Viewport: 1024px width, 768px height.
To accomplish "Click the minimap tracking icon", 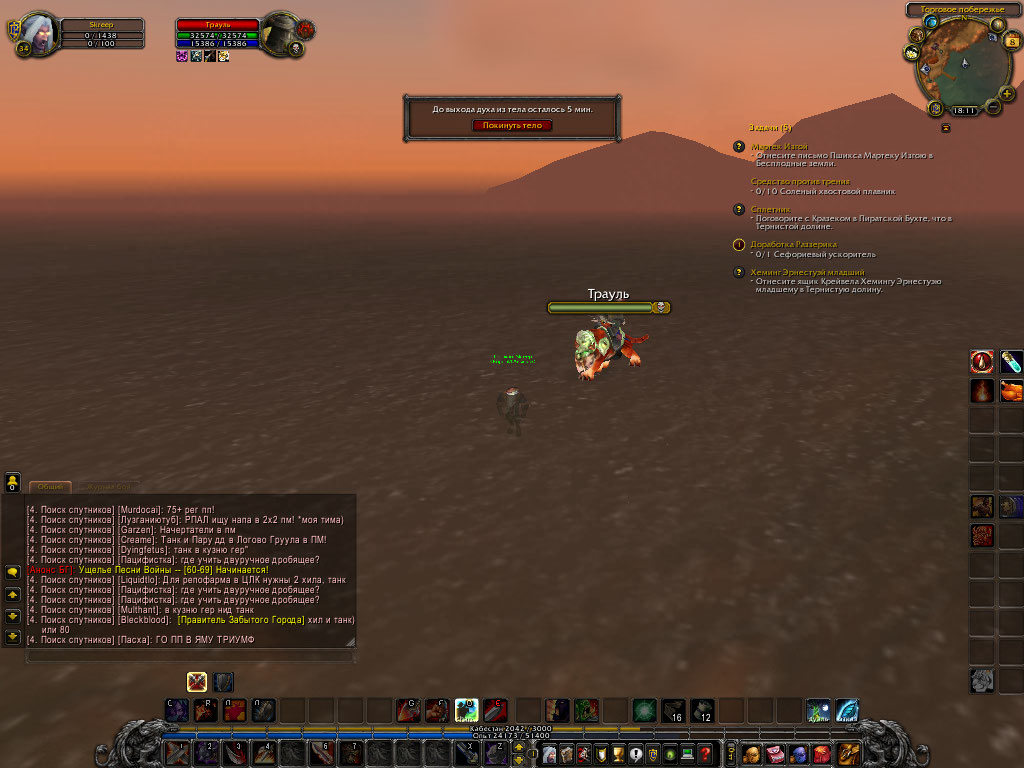I will pyautogui.click(x=916, y=35).
